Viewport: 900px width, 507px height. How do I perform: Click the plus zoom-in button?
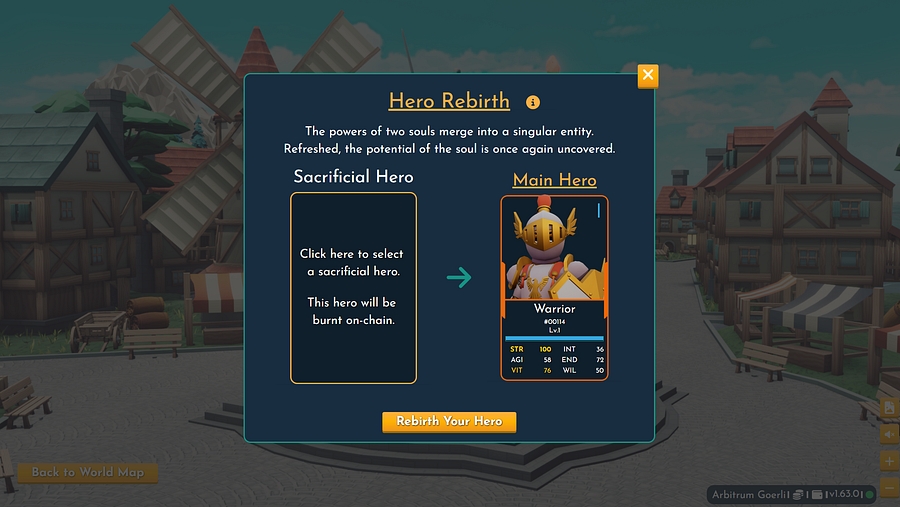[x=889, y=461]
